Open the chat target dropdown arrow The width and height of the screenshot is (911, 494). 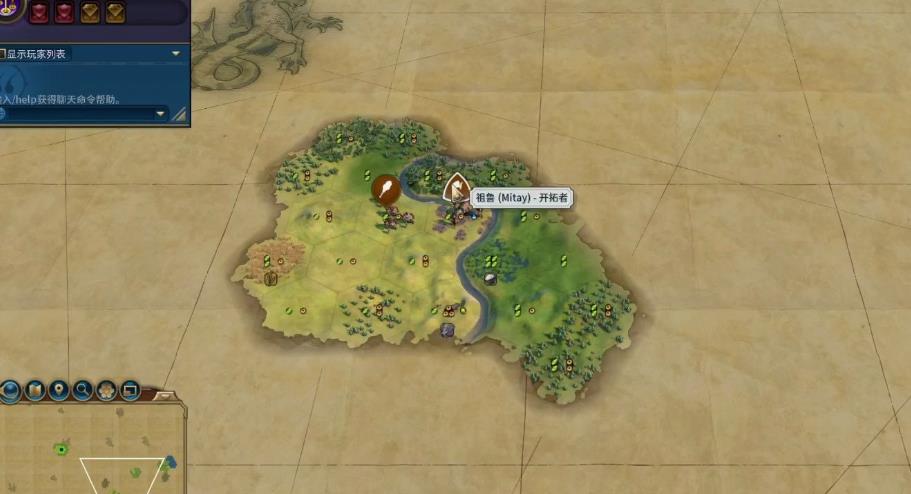tap(161, 114)
